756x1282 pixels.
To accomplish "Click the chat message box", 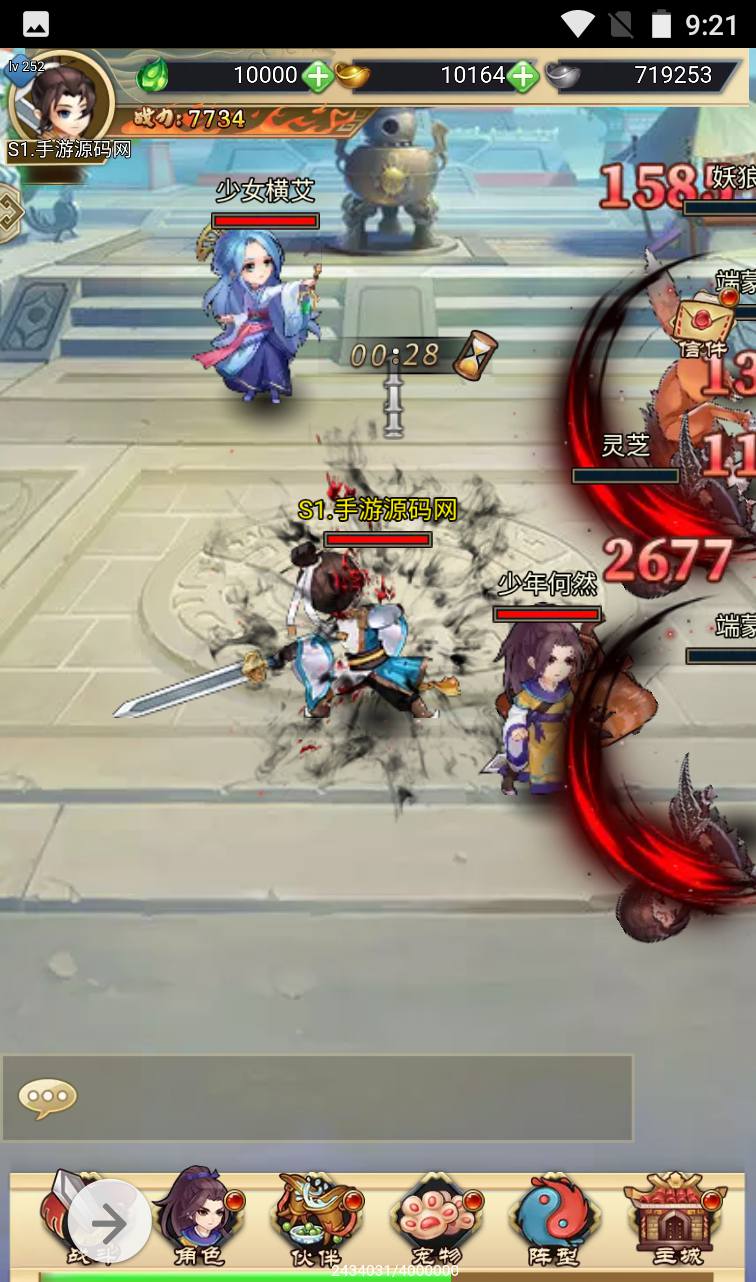I will tap(340, 1097).
